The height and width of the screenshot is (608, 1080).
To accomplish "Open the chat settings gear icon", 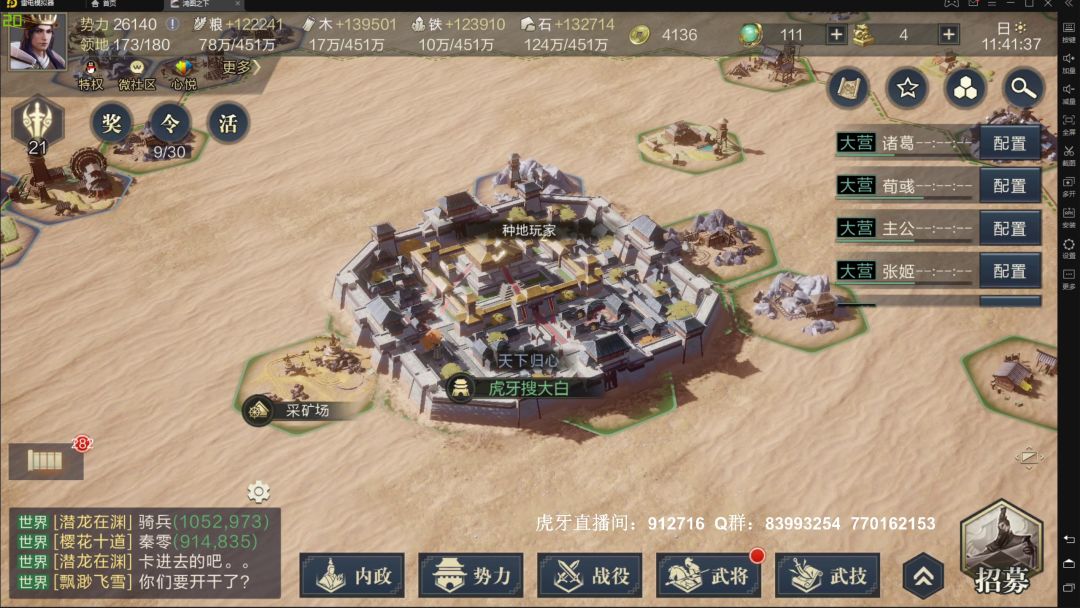I will 259,491.
